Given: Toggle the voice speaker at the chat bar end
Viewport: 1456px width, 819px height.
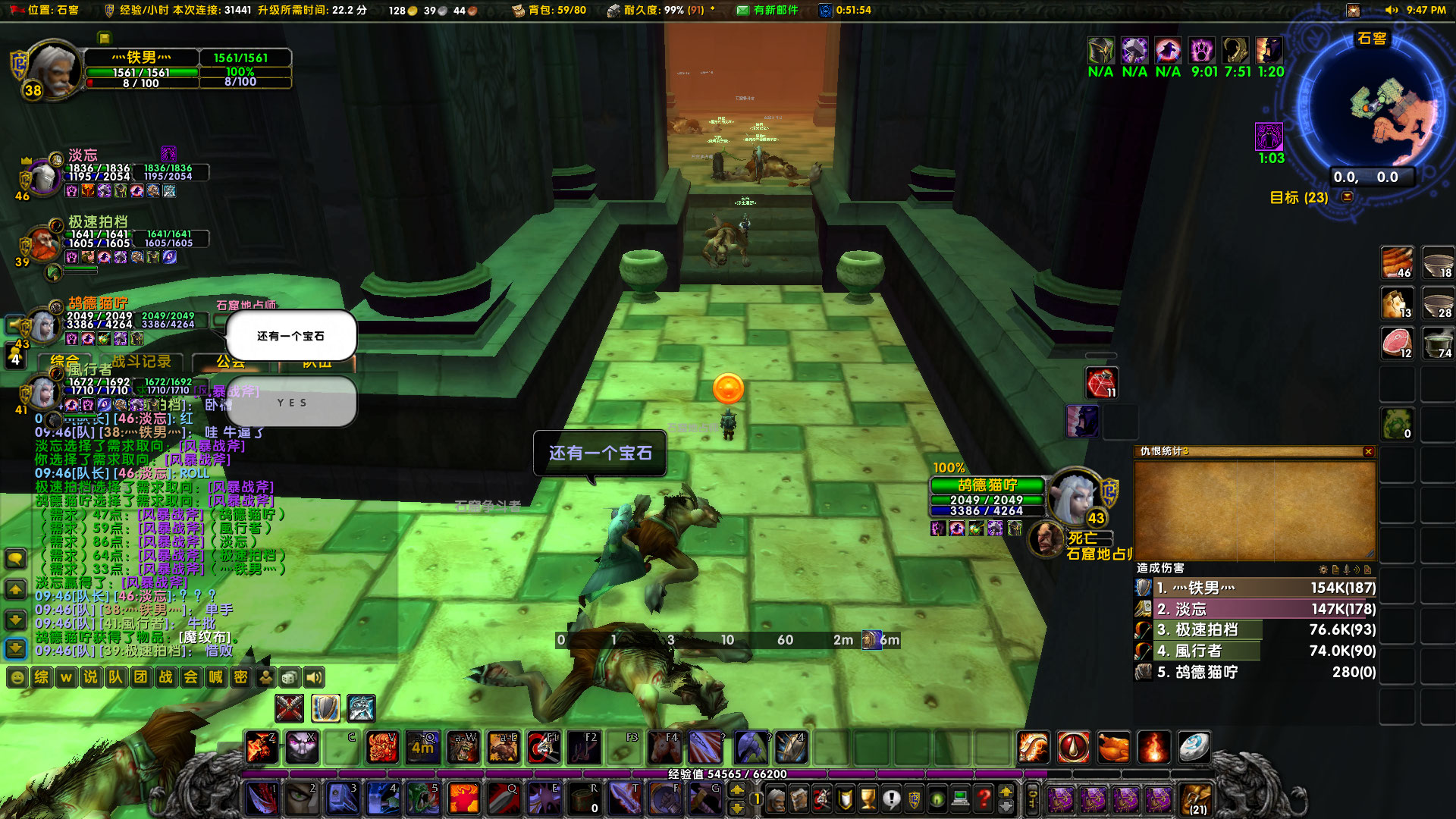Looking at the screenshot, I should [314, 679].
